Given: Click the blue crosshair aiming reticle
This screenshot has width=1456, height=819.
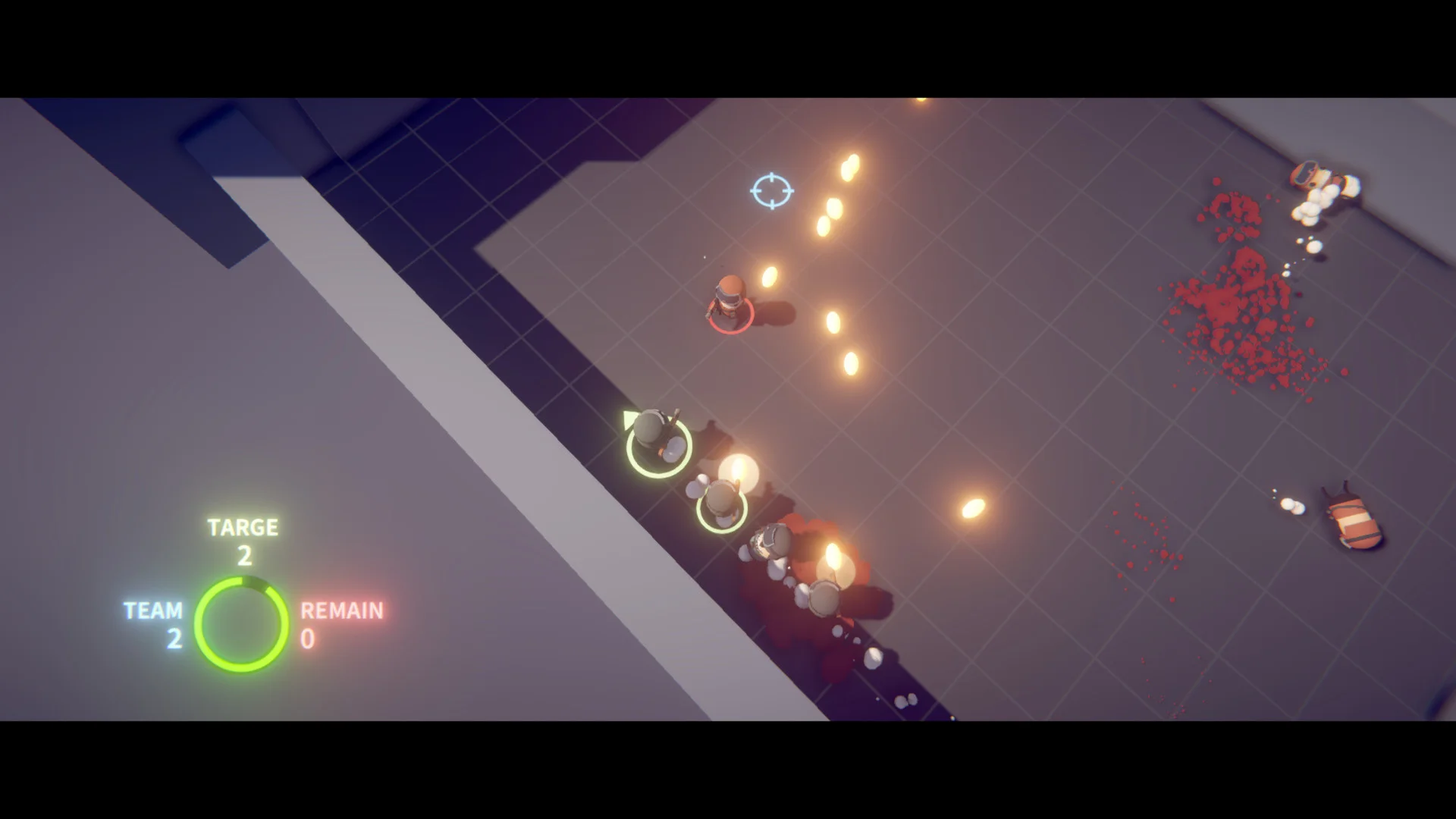Looking at the screenshot, I should (772, 190).
